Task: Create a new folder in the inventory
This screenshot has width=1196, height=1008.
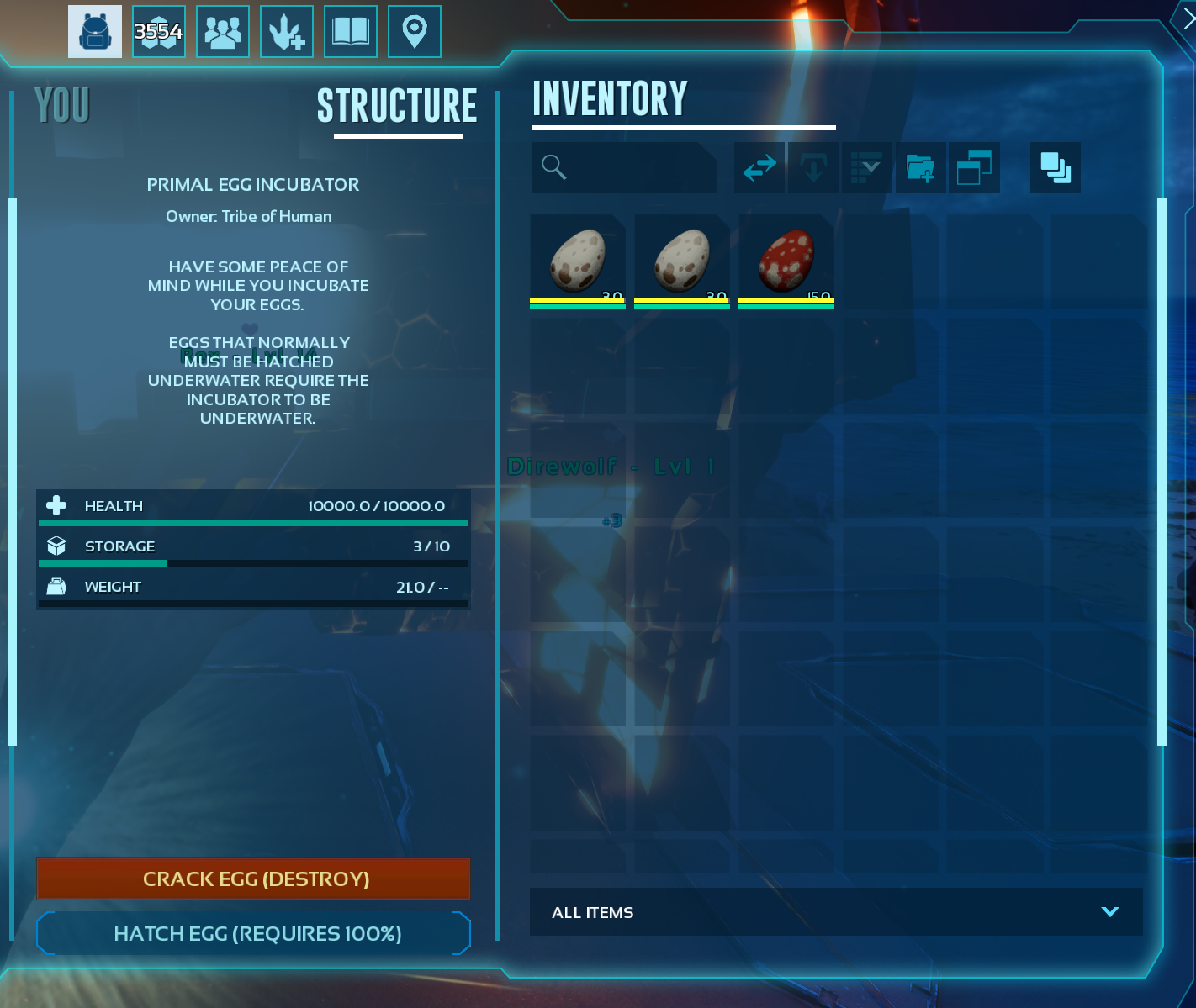Action: point(920,167)
